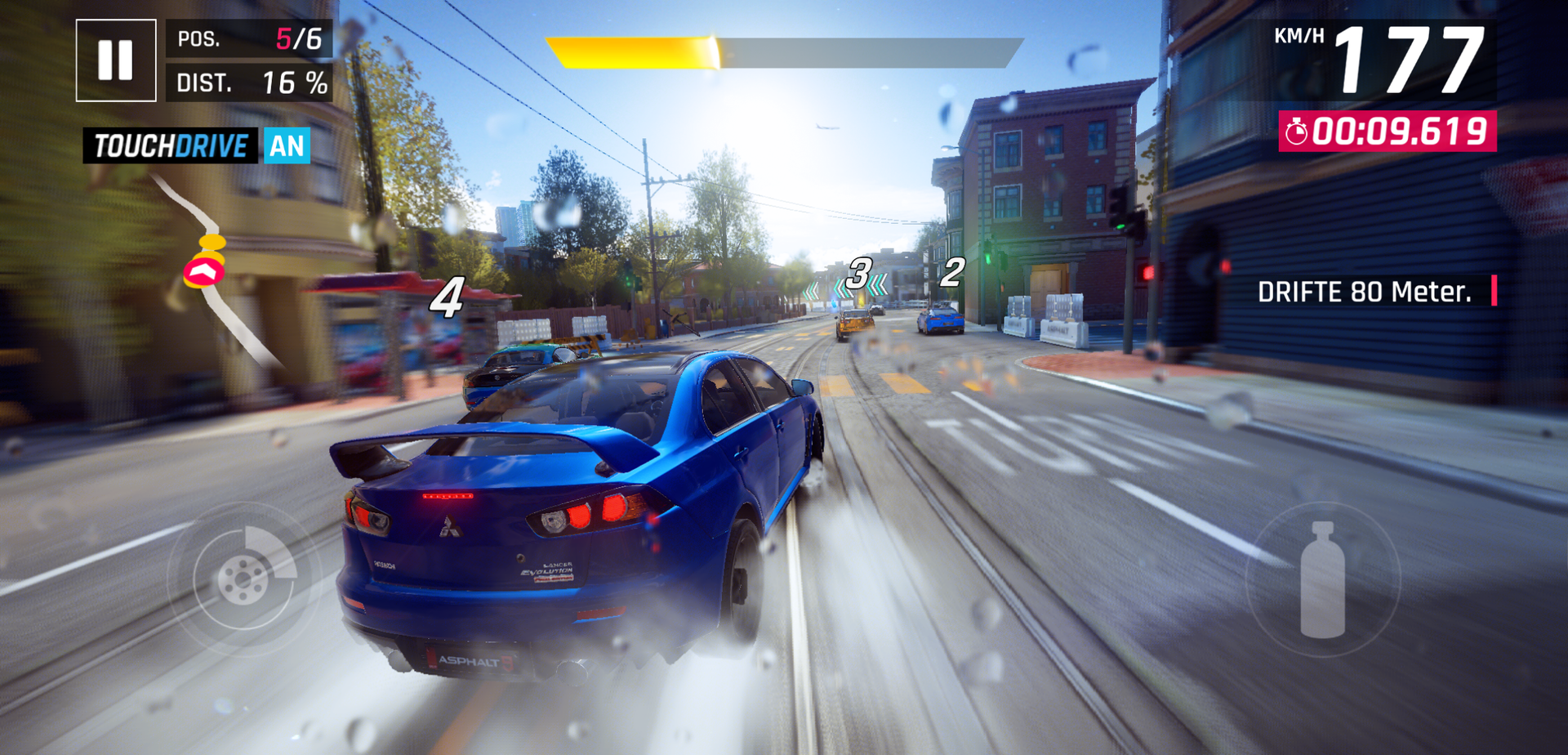Viewport: 1568px width, 755px height.
Task: Toggle the TouchDrive AN switch
Action: pos(286,146)
